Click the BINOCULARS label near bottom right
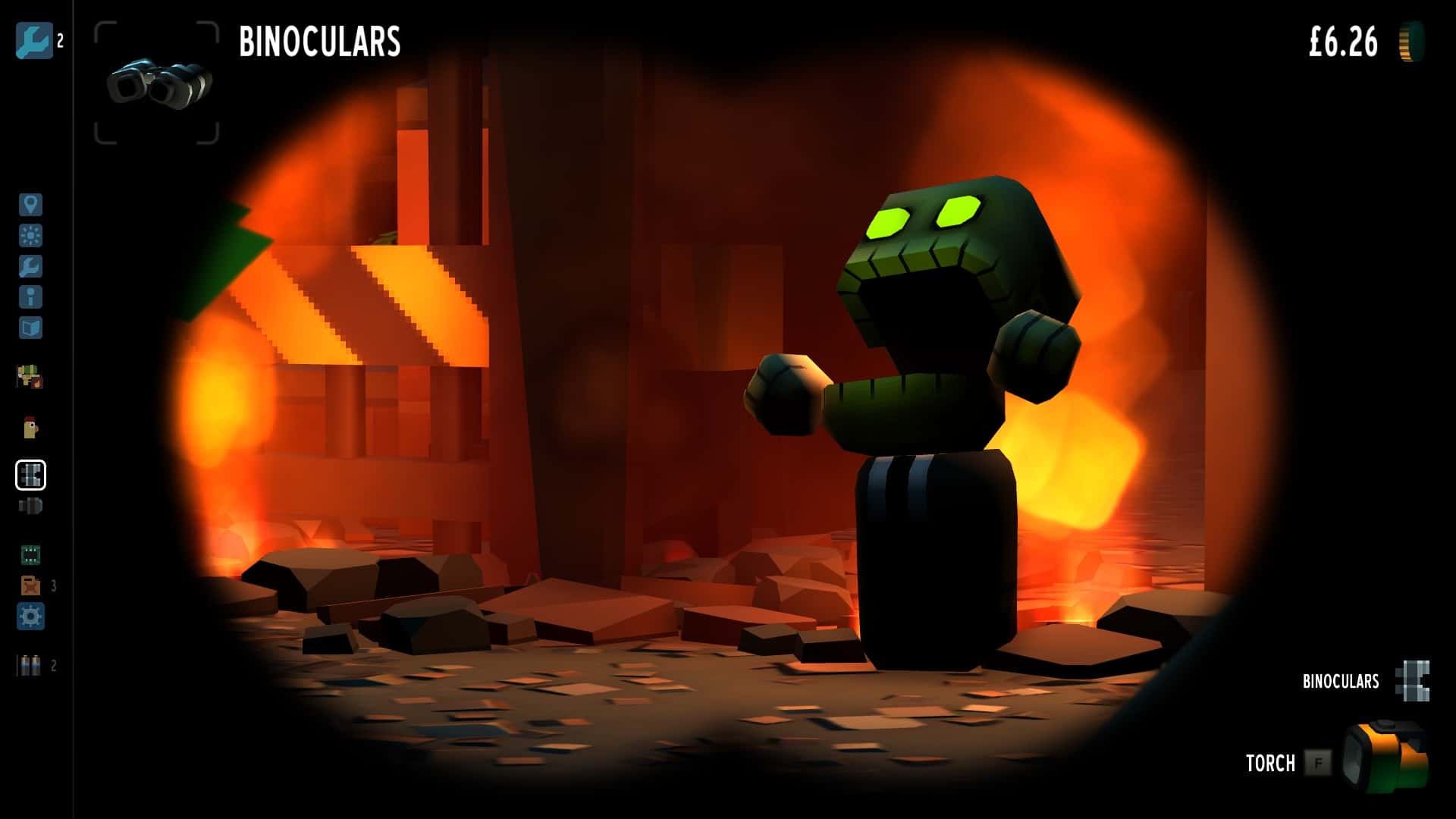The image size is (1456, 819). (x=1341, y=681)
